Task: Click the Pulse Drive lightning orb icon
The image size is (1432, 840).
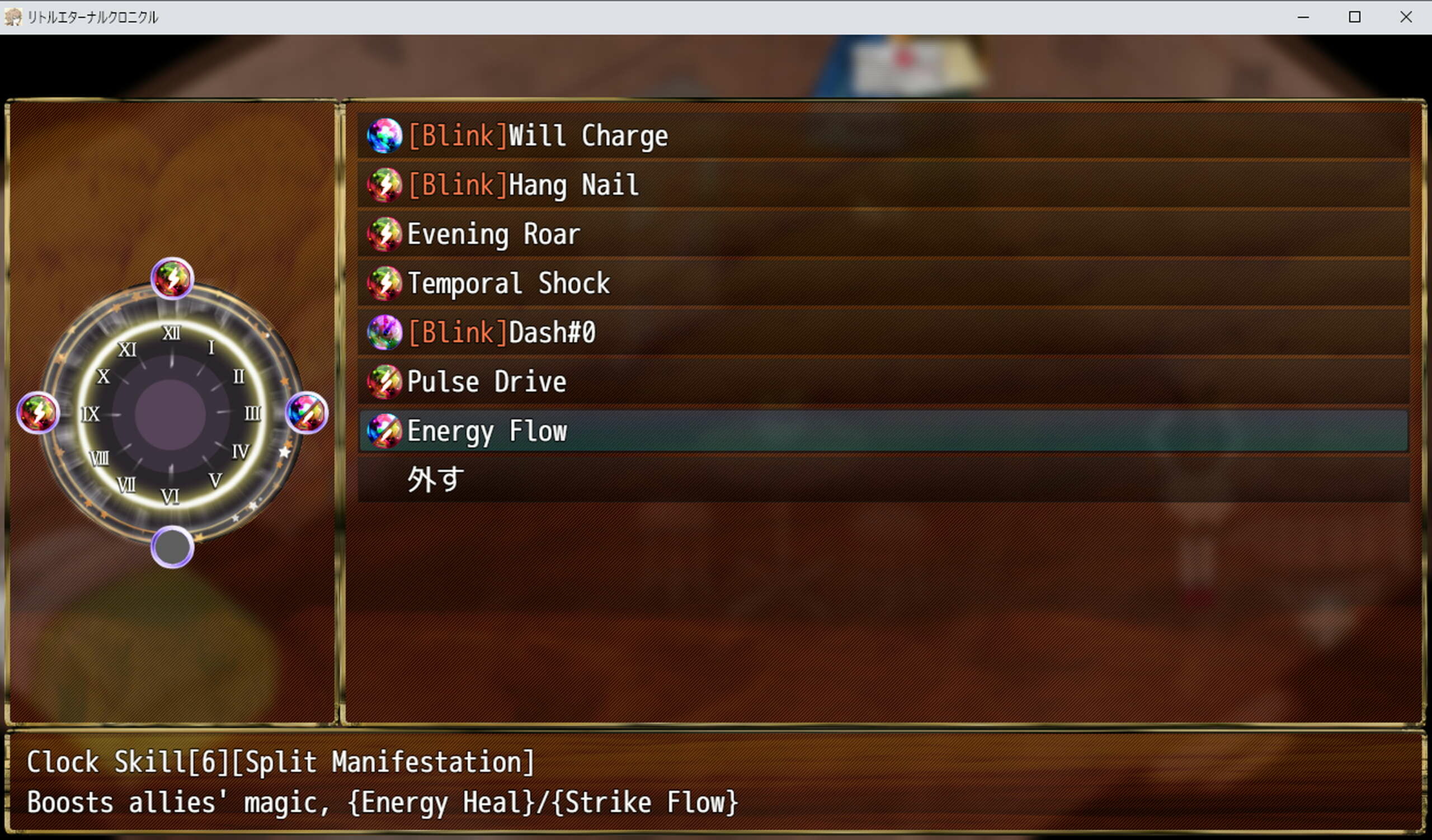Action: (x=384, y=381)
